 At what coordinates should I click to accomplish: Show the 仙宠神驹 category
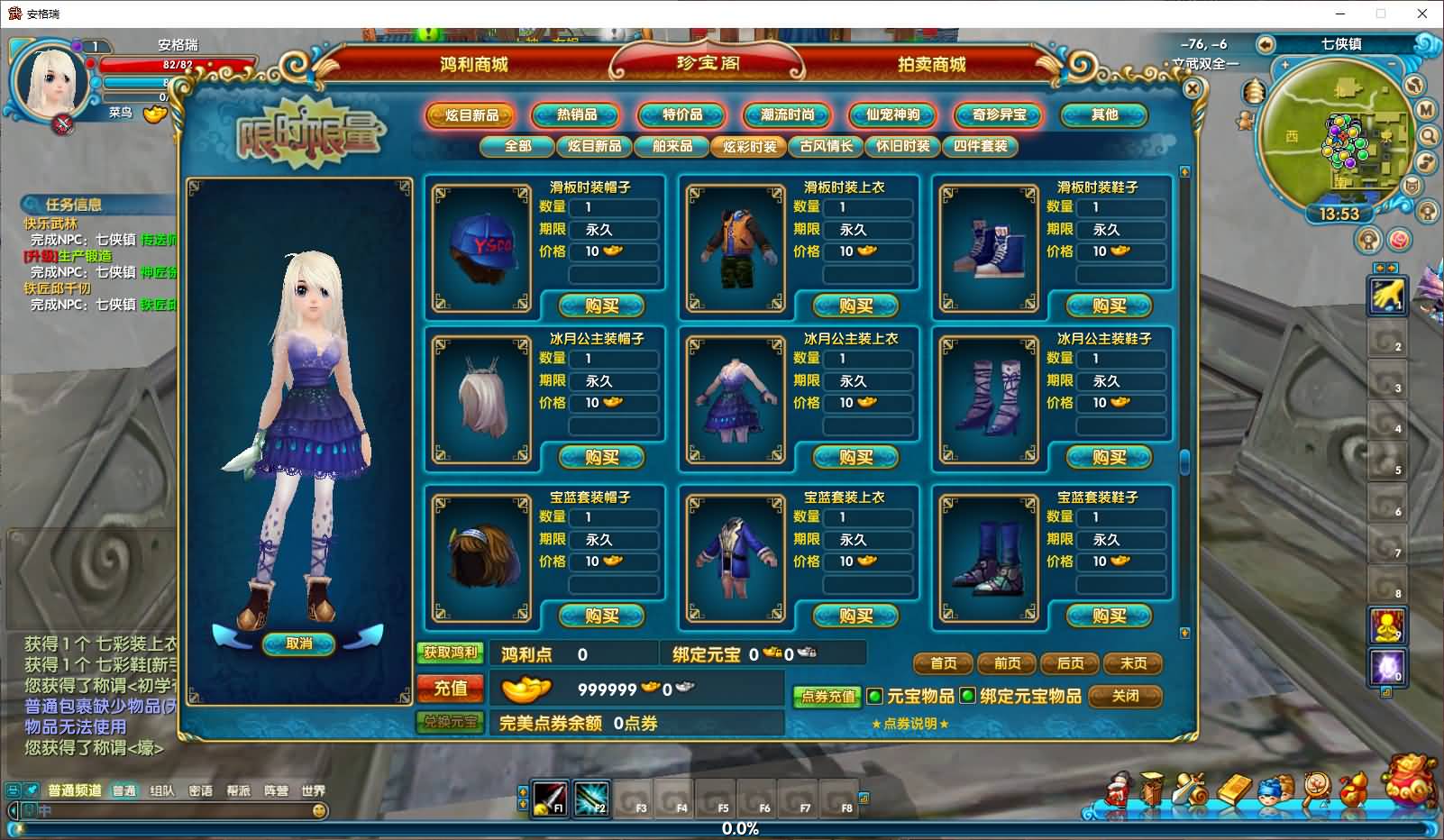(x=892, y=115)
